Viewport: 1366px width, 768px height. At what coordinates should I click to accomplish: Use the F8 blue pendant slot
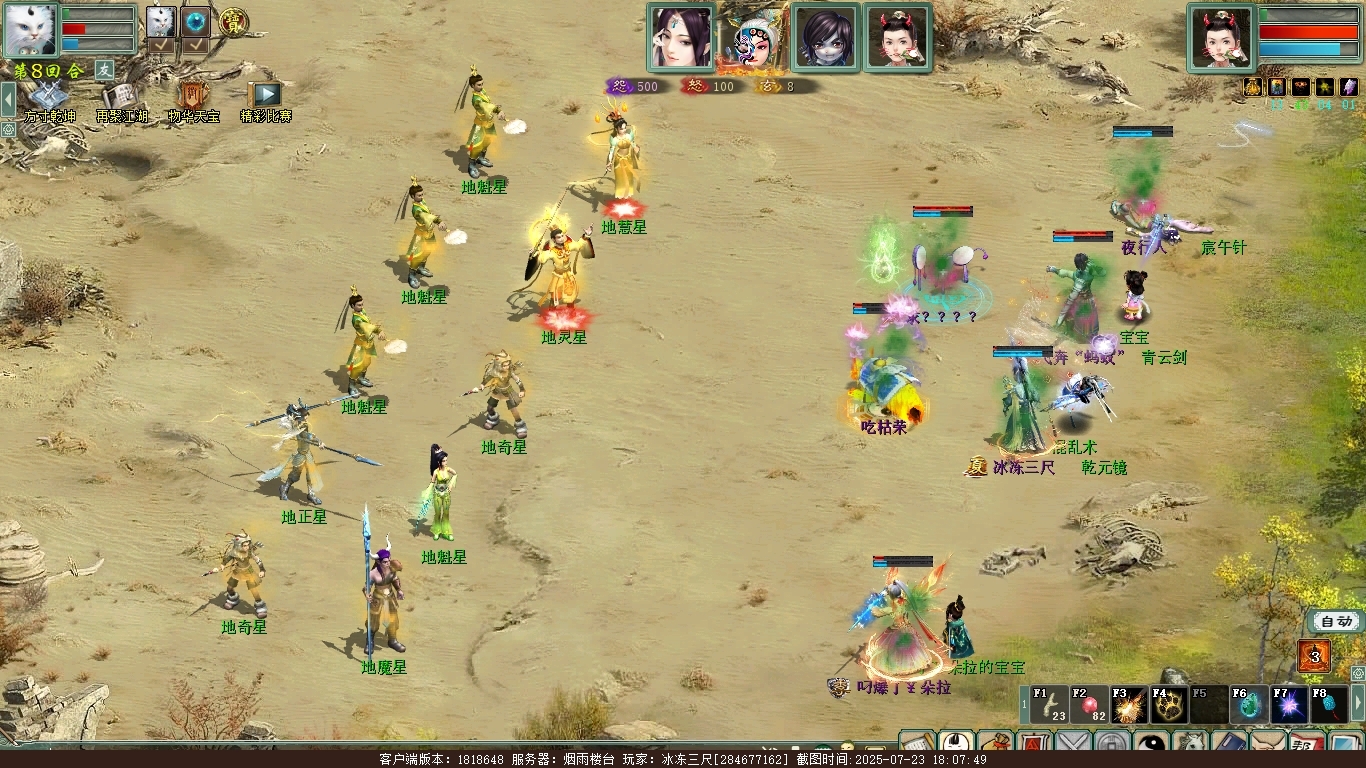point(1329,705)
